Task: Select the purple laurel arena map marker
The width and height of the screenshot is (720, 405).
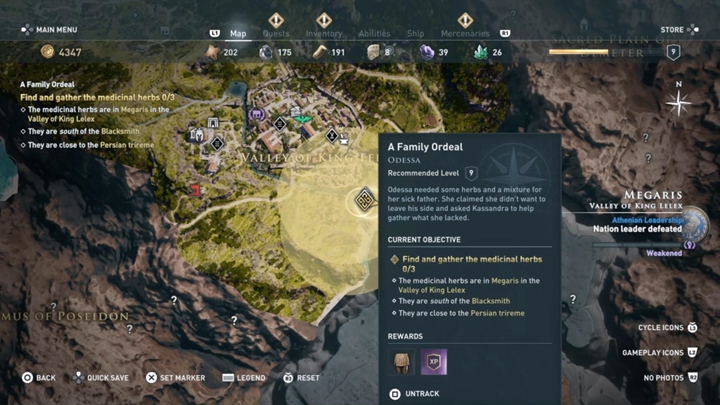Action: point(257,115)
